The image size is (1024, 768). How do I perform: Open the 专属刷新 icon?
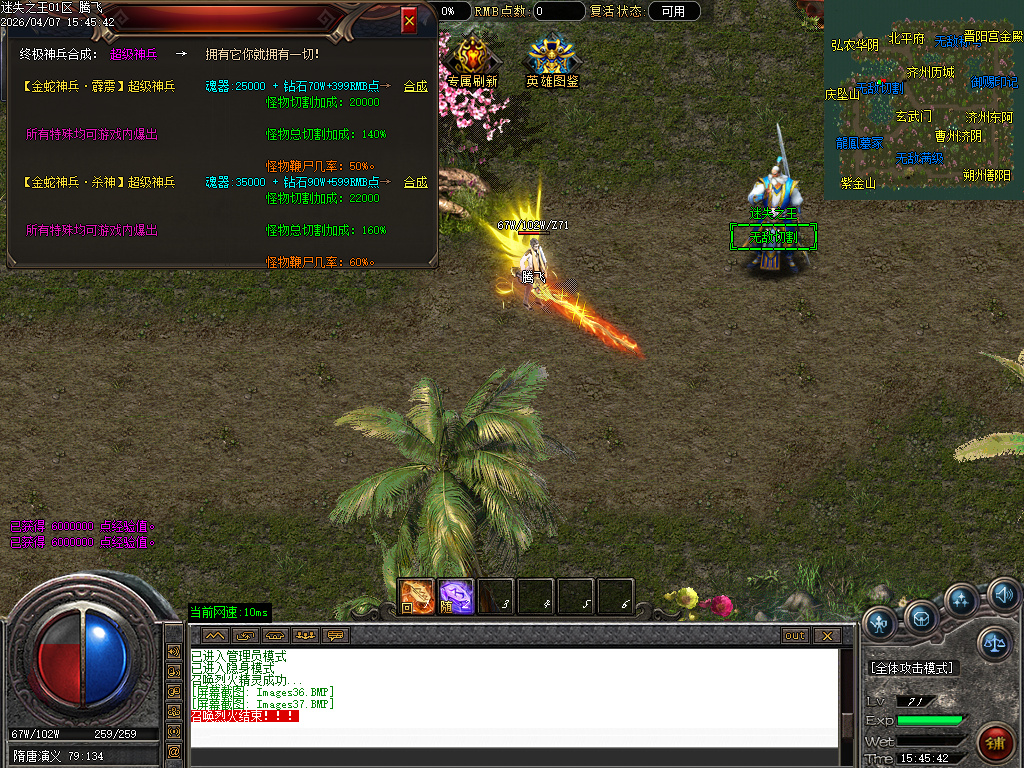(x=472, y=62)
